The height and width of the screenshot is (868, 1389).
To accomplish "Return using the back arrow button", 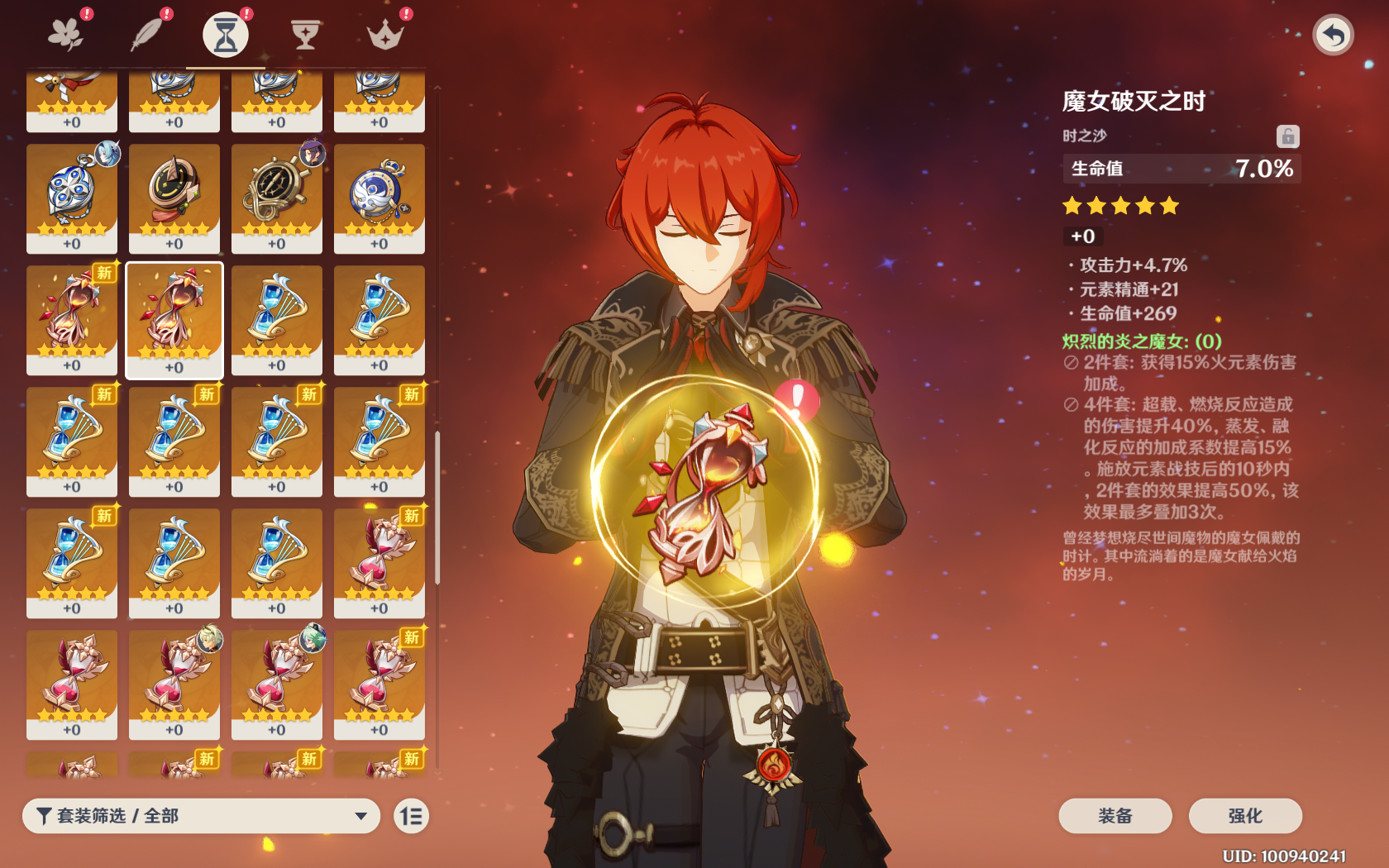I will click(x=1333, y=35).
